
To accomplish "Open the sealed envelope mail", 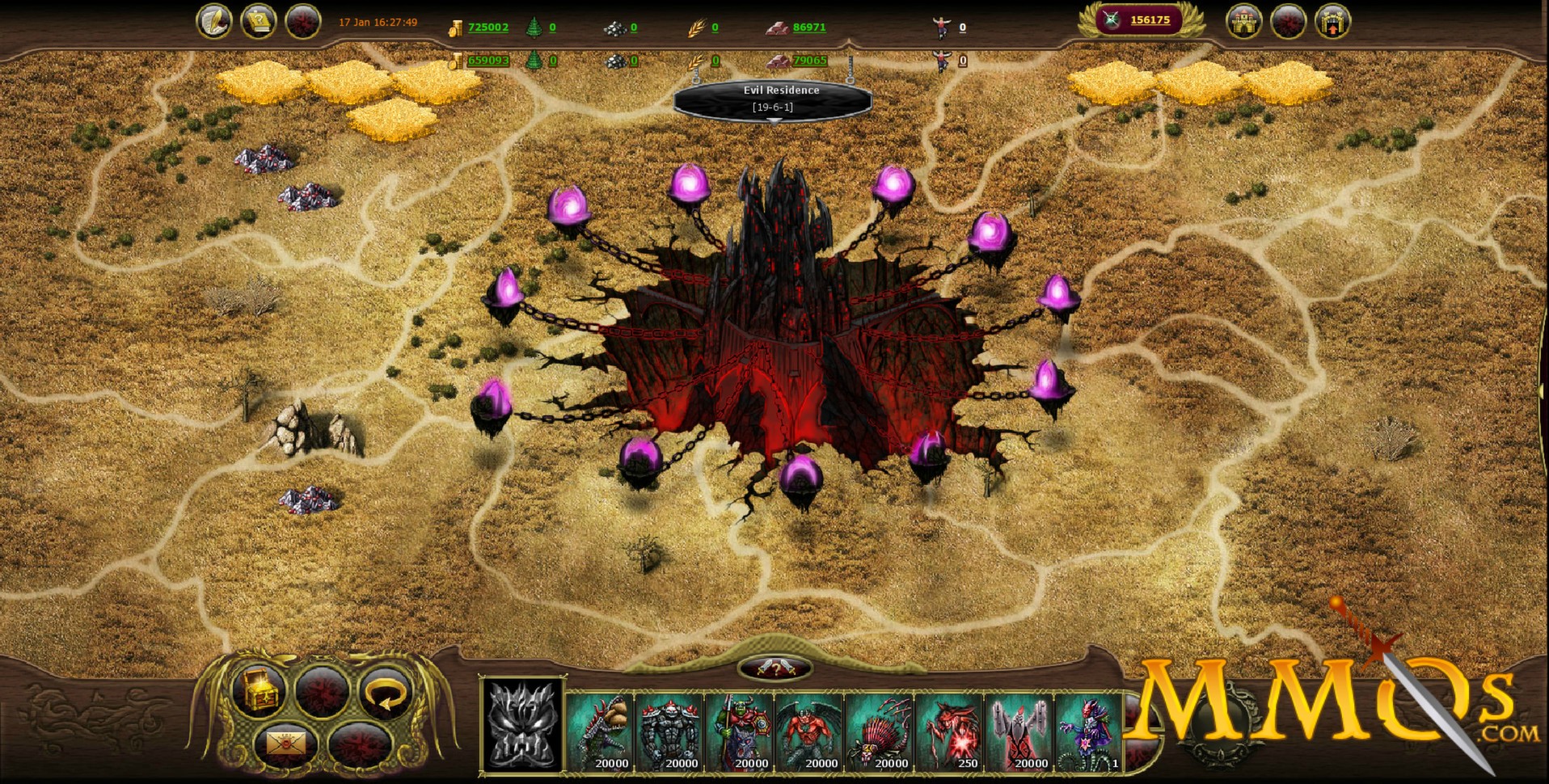I will click(286, 744).
